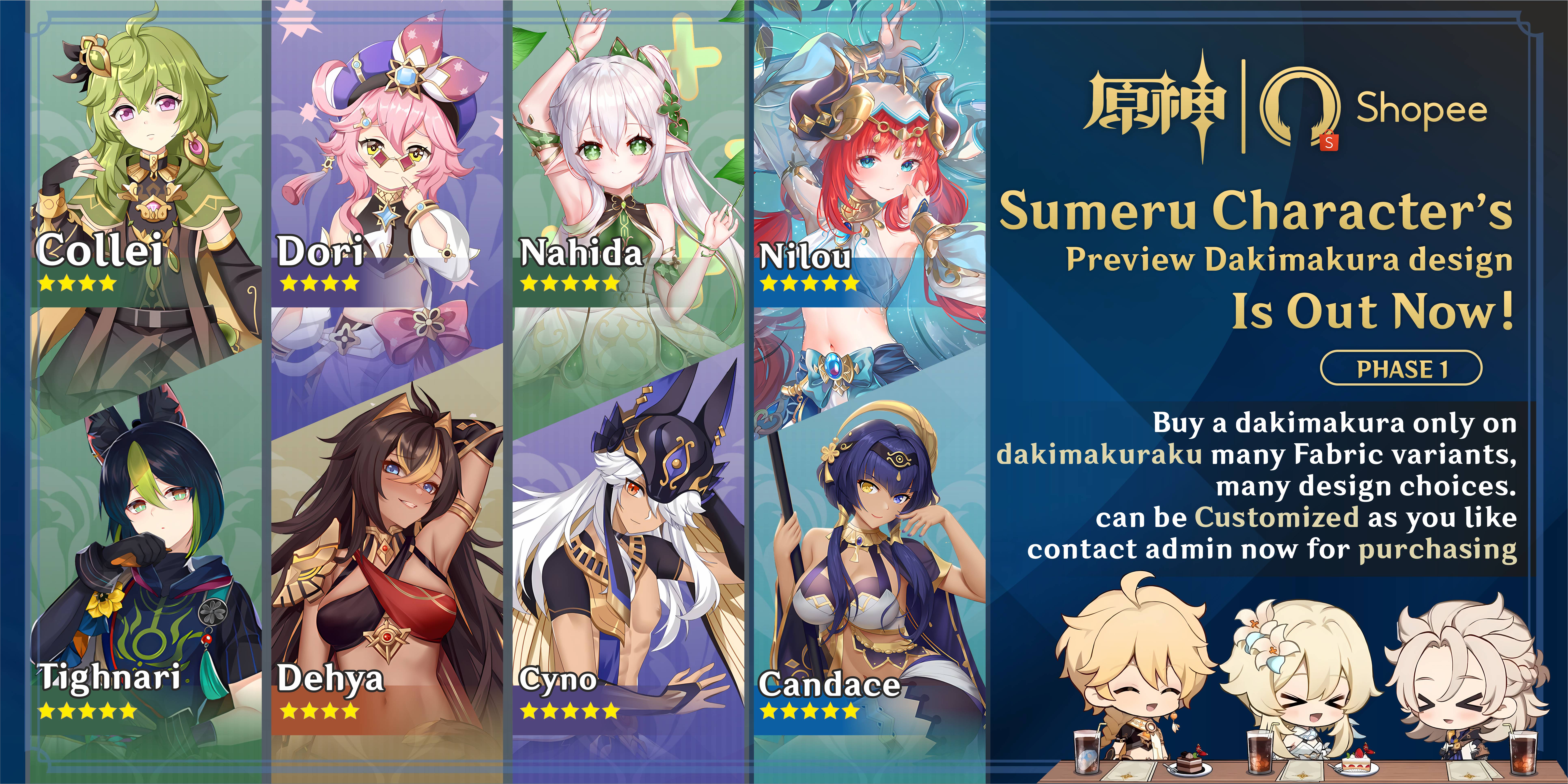Choose the Tighnari character card
The image size is (1568, 784).
click(146, 584)
